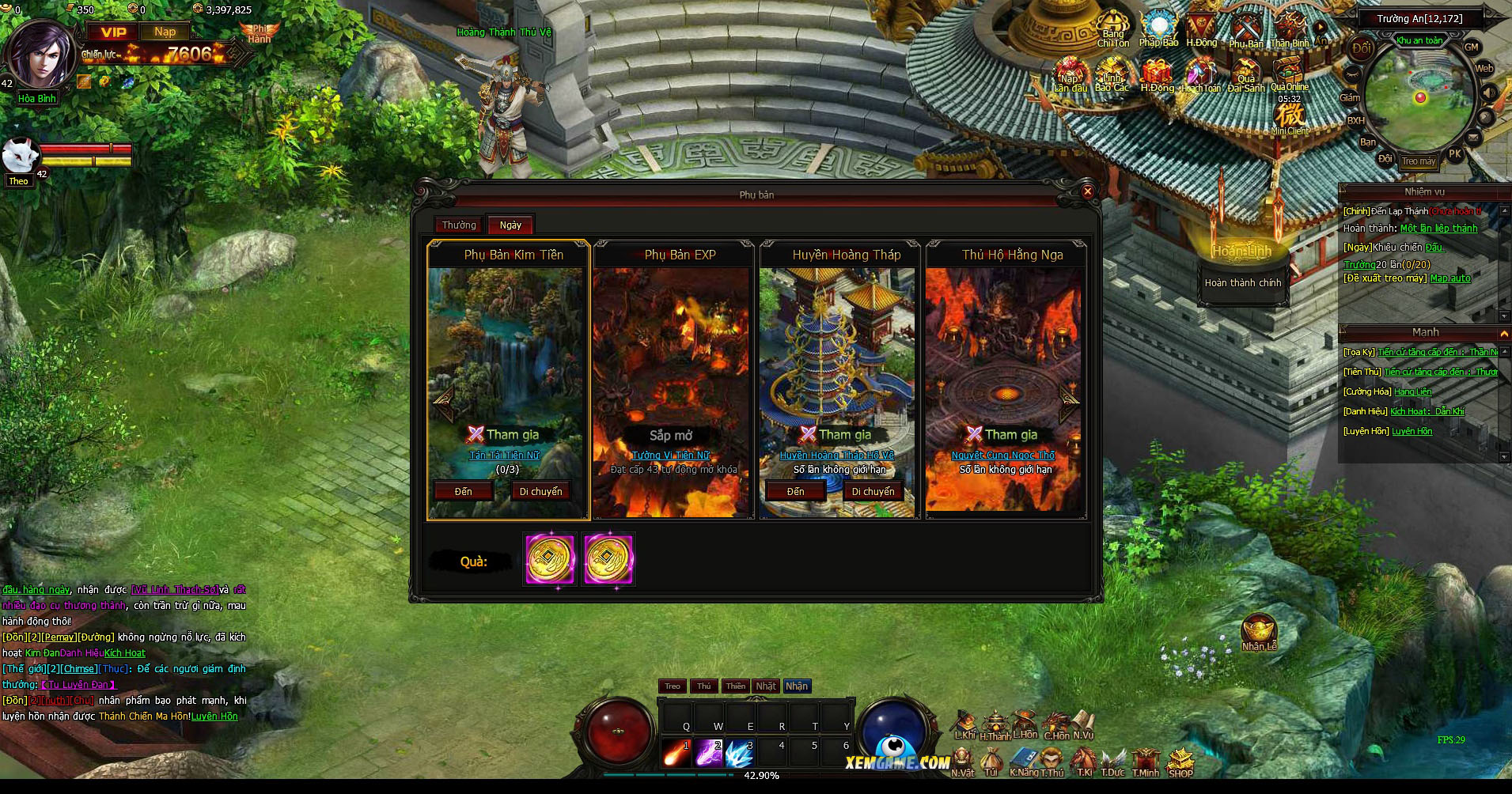
Task: Close the Phụ bản dungeon window
Action: 1087,191
